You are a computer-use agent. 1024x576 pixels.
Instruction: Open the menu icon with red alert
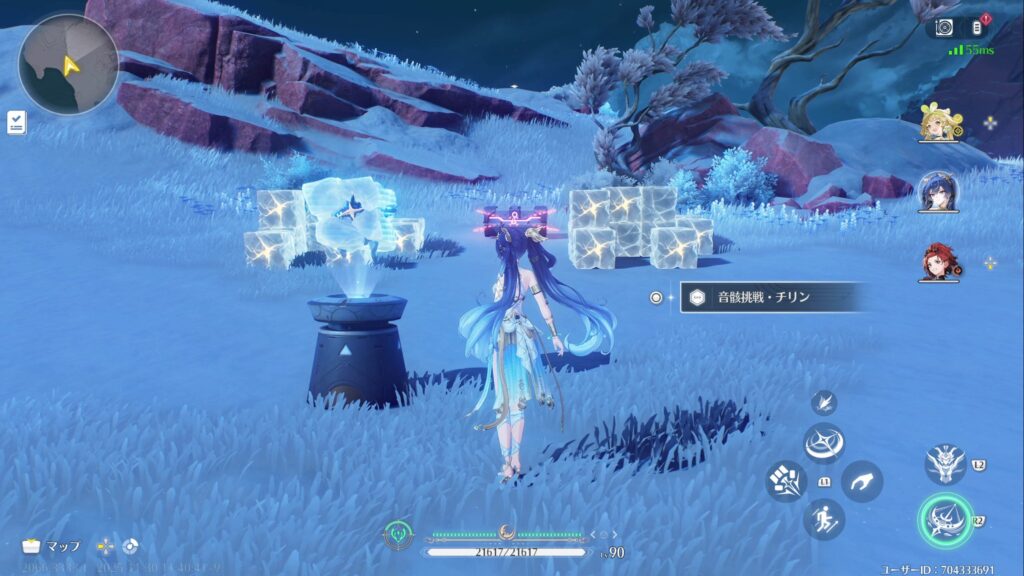point(978,28)
